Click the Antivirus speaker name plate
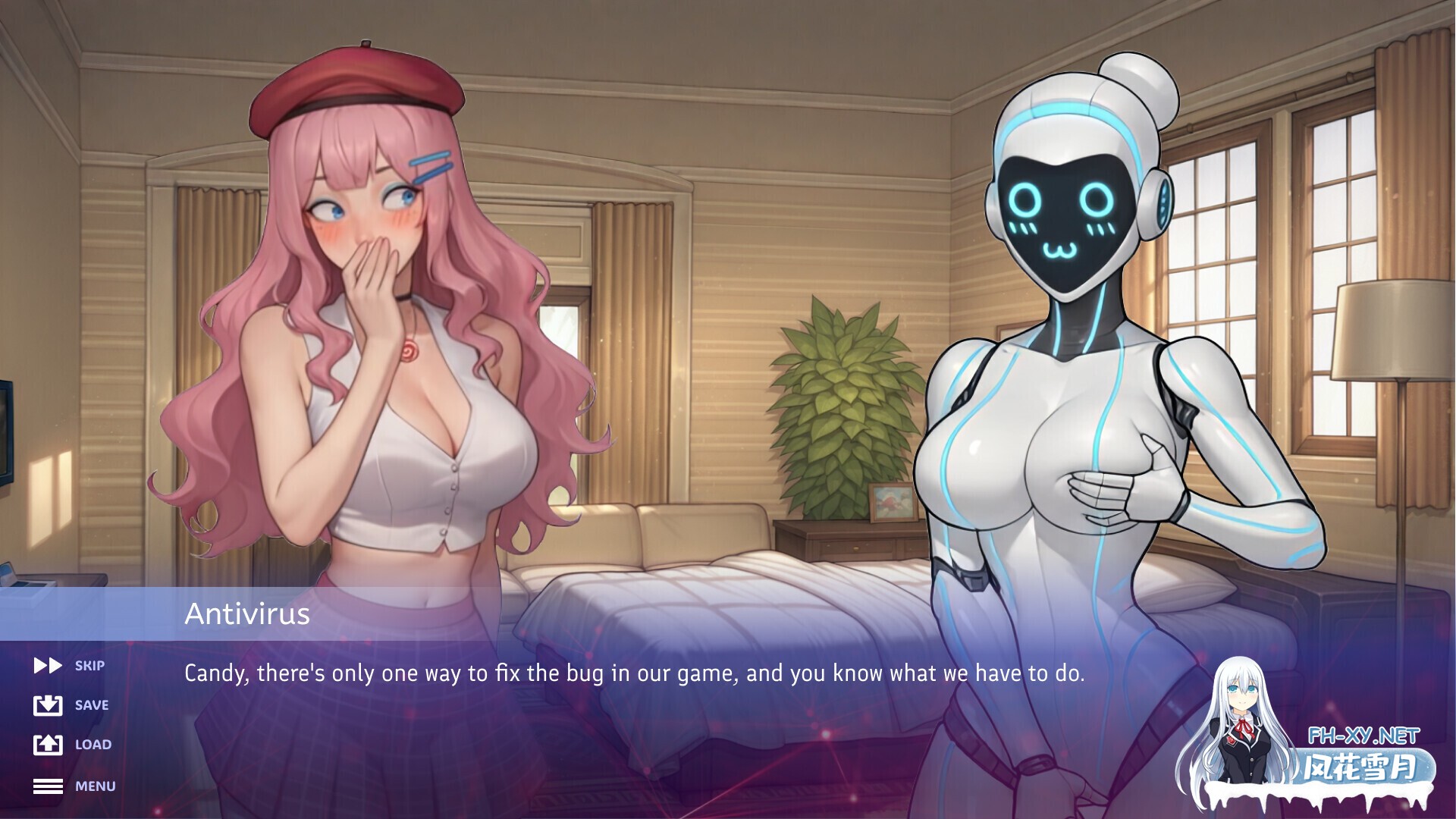1456x819 pixels. point(248,614)
